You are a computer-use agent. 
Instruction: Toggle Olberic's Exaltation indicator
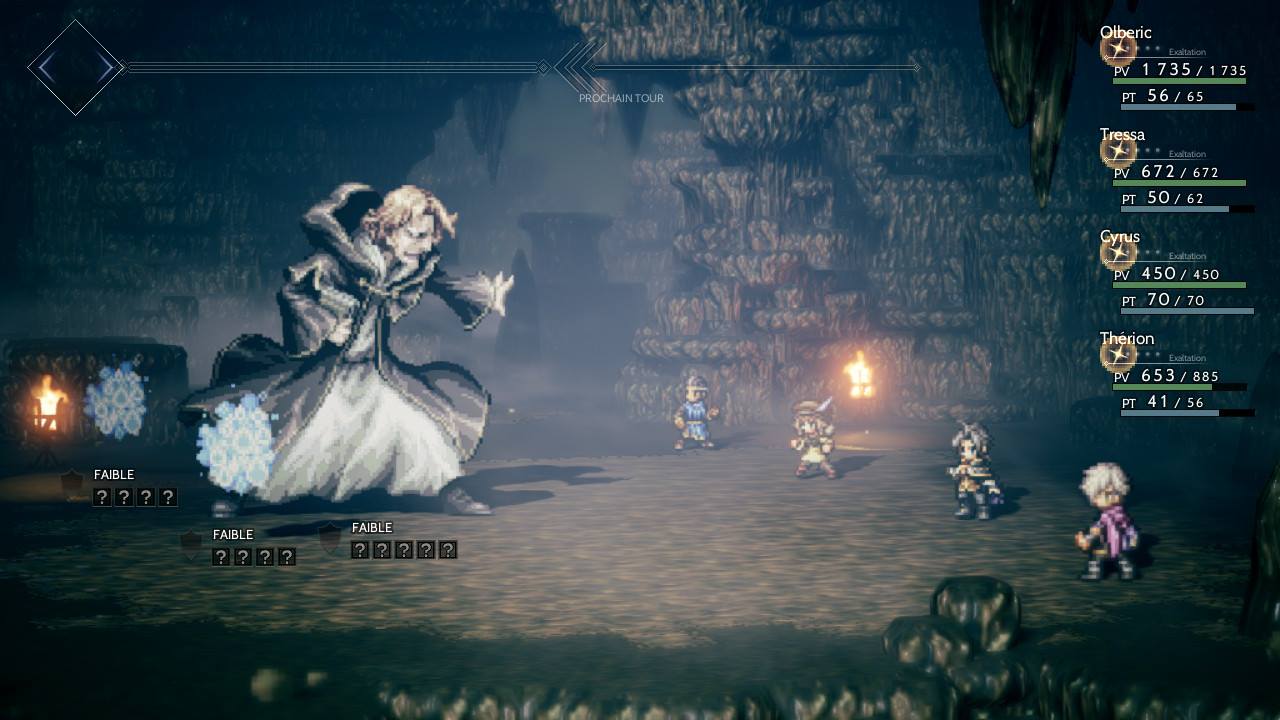(1188, 52)
